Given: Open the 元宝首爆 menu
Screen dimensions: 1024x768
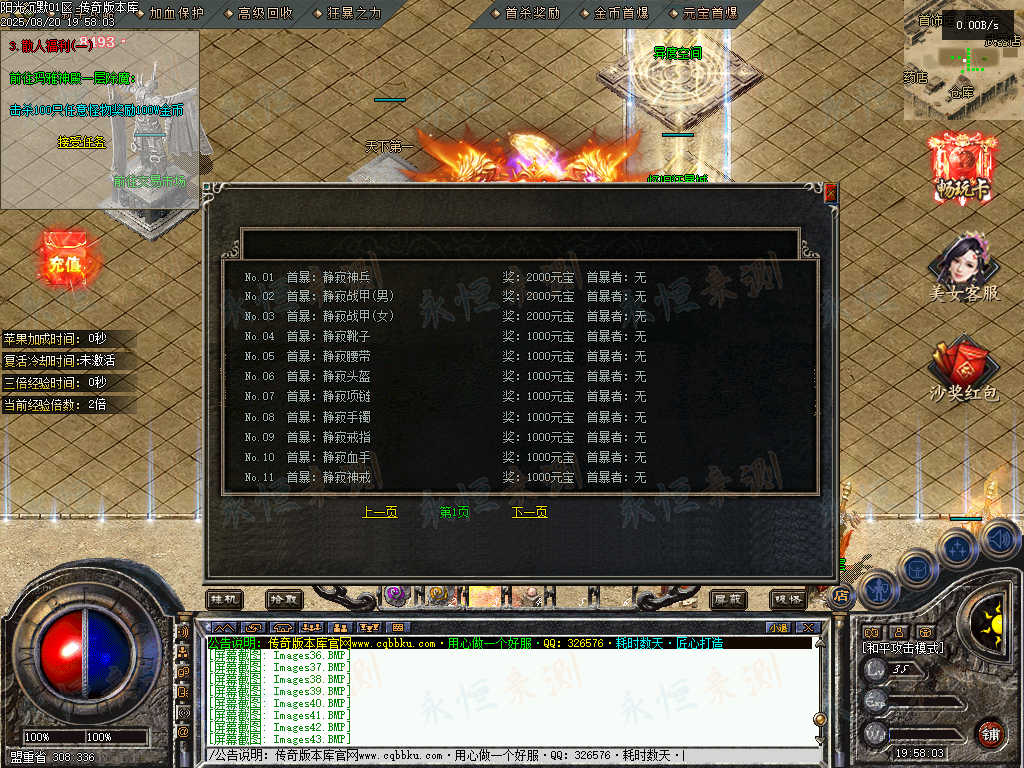Looking at the screenshot, I should 709,13.
